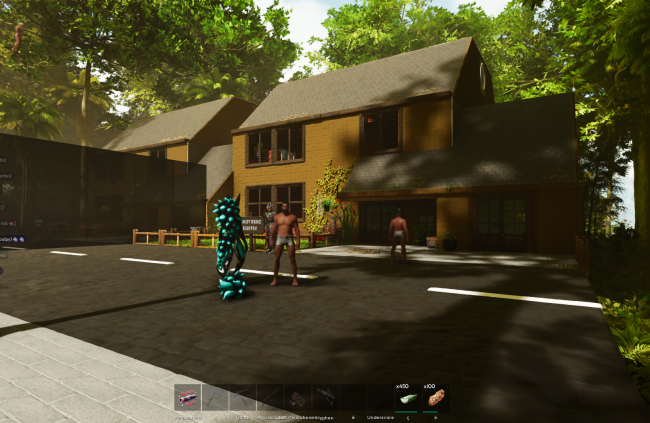Select the green item stack marked x450
Image resolution: width=650 pixels, height=423 pixels.
point(407,398)
